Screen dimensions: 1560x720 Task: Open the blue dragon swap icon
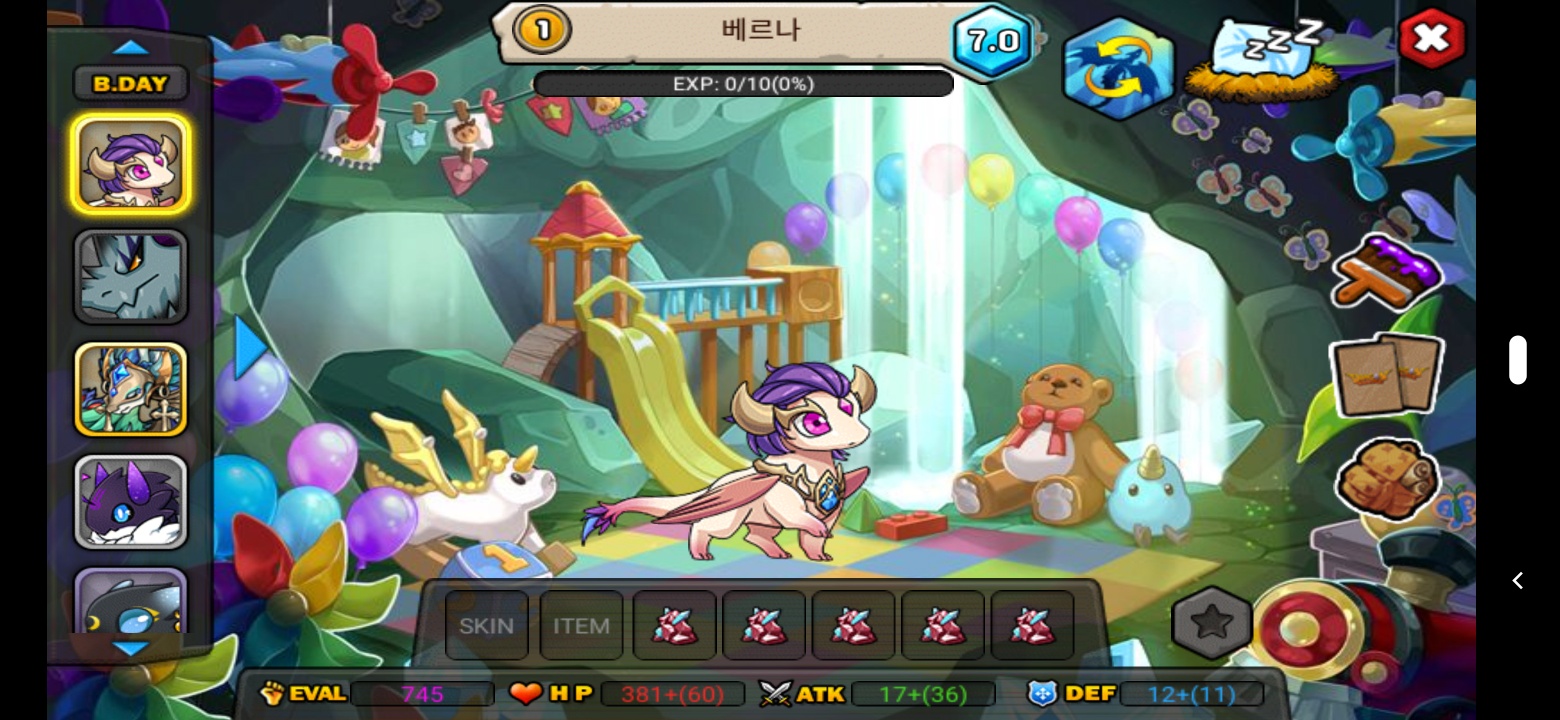pos(1117,68)
